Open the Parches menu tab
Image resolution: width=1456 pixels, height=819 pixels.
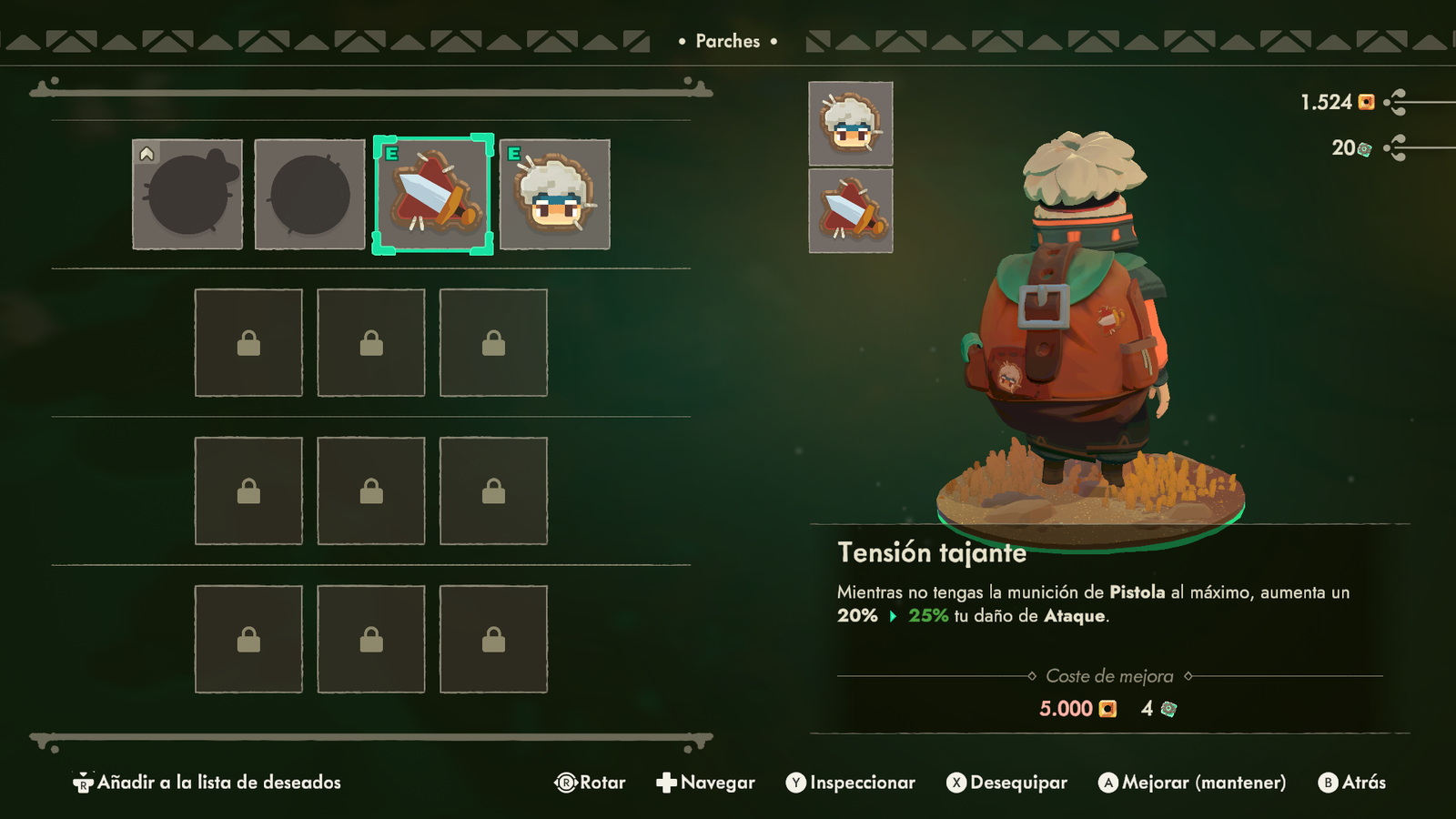727,41
